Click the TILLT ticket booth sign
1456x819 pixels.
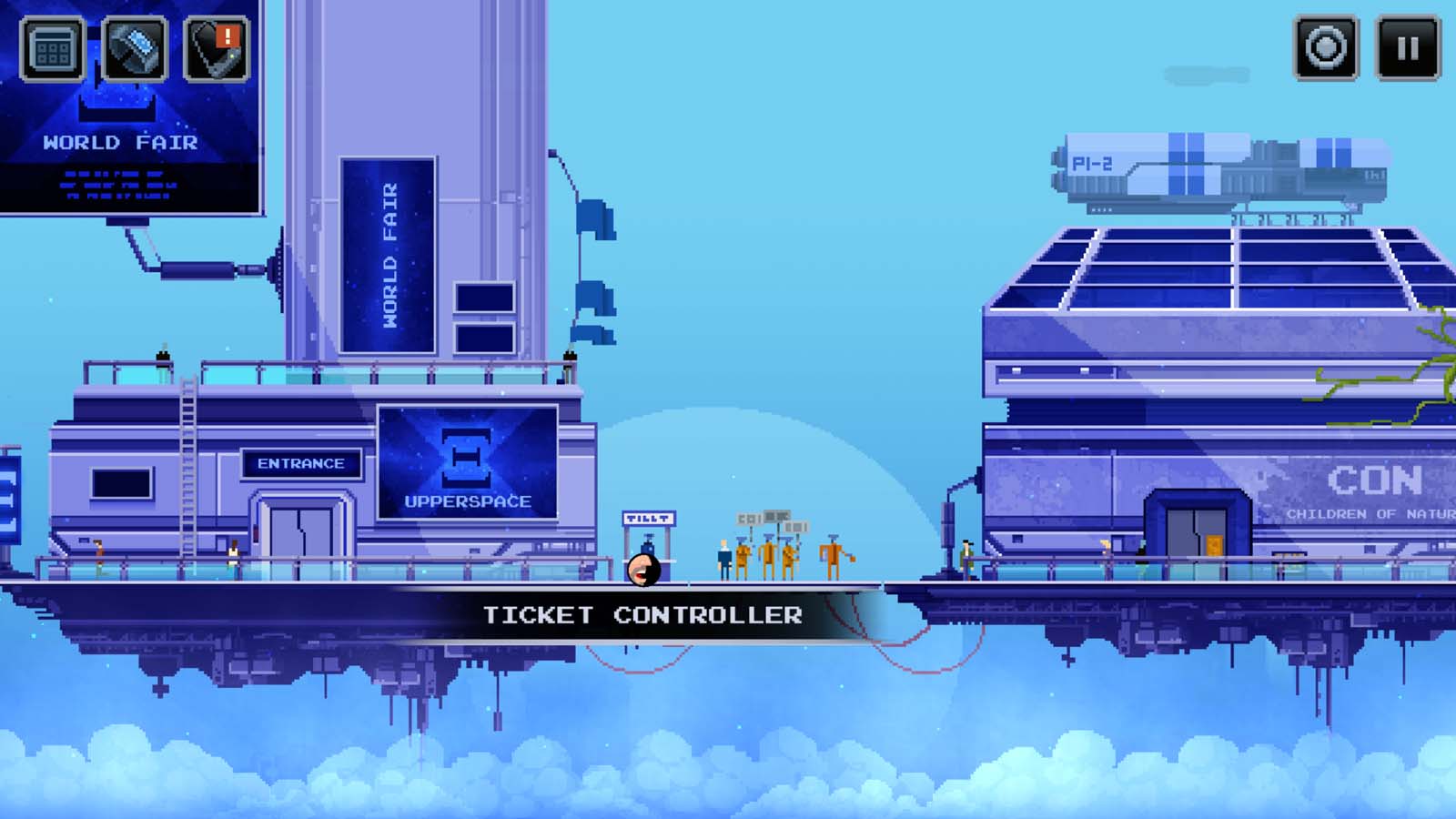648,517
